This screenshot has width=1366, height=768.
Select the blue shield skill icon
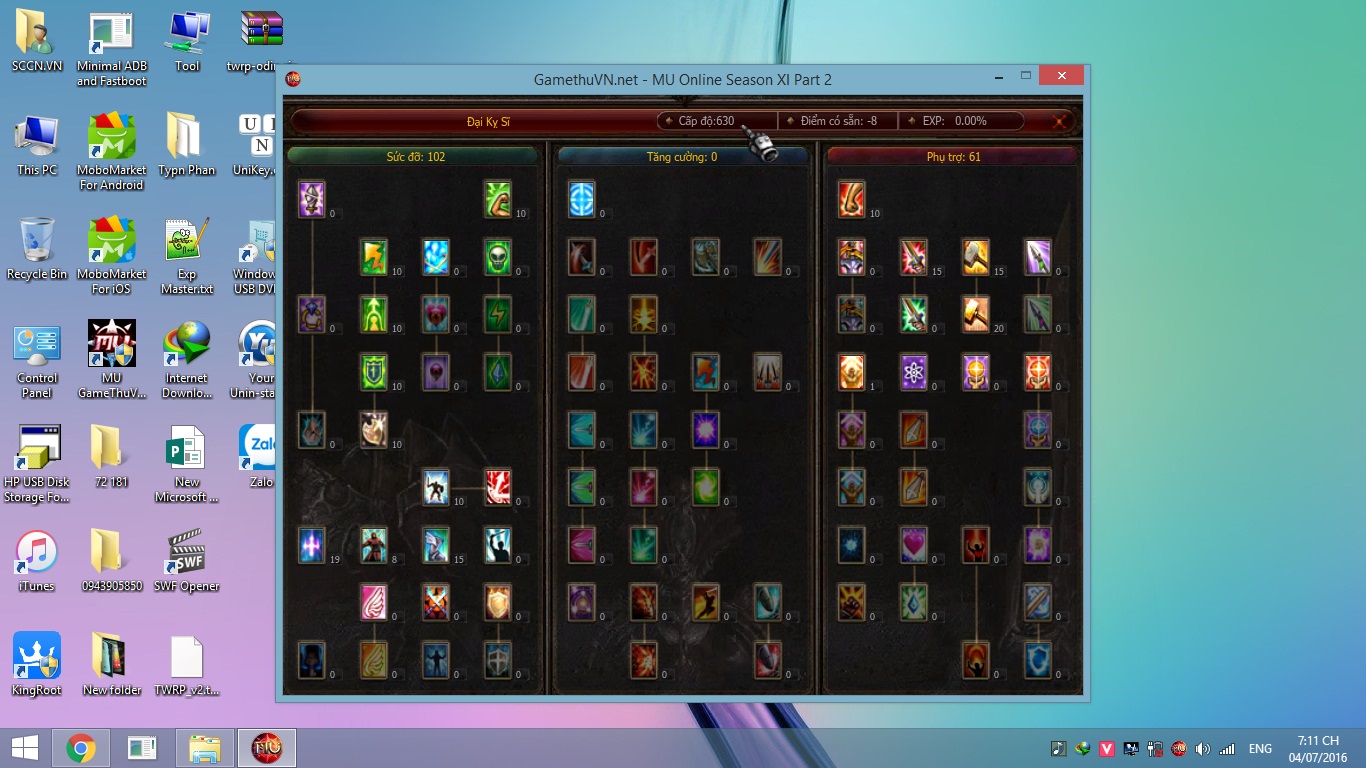click(x=1038, y=660)
